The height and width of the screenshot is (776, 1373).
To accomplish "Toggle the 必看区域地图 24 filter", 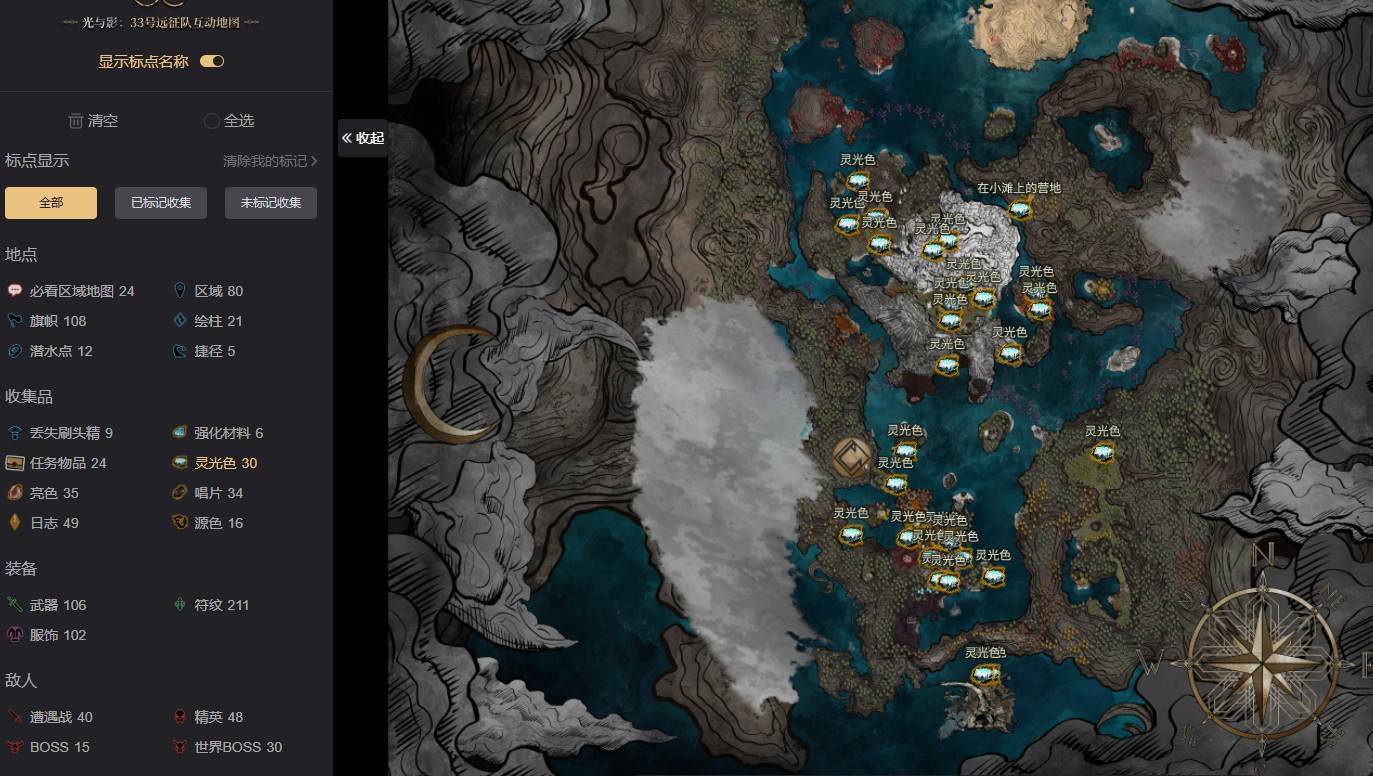I will pos(70,291).
